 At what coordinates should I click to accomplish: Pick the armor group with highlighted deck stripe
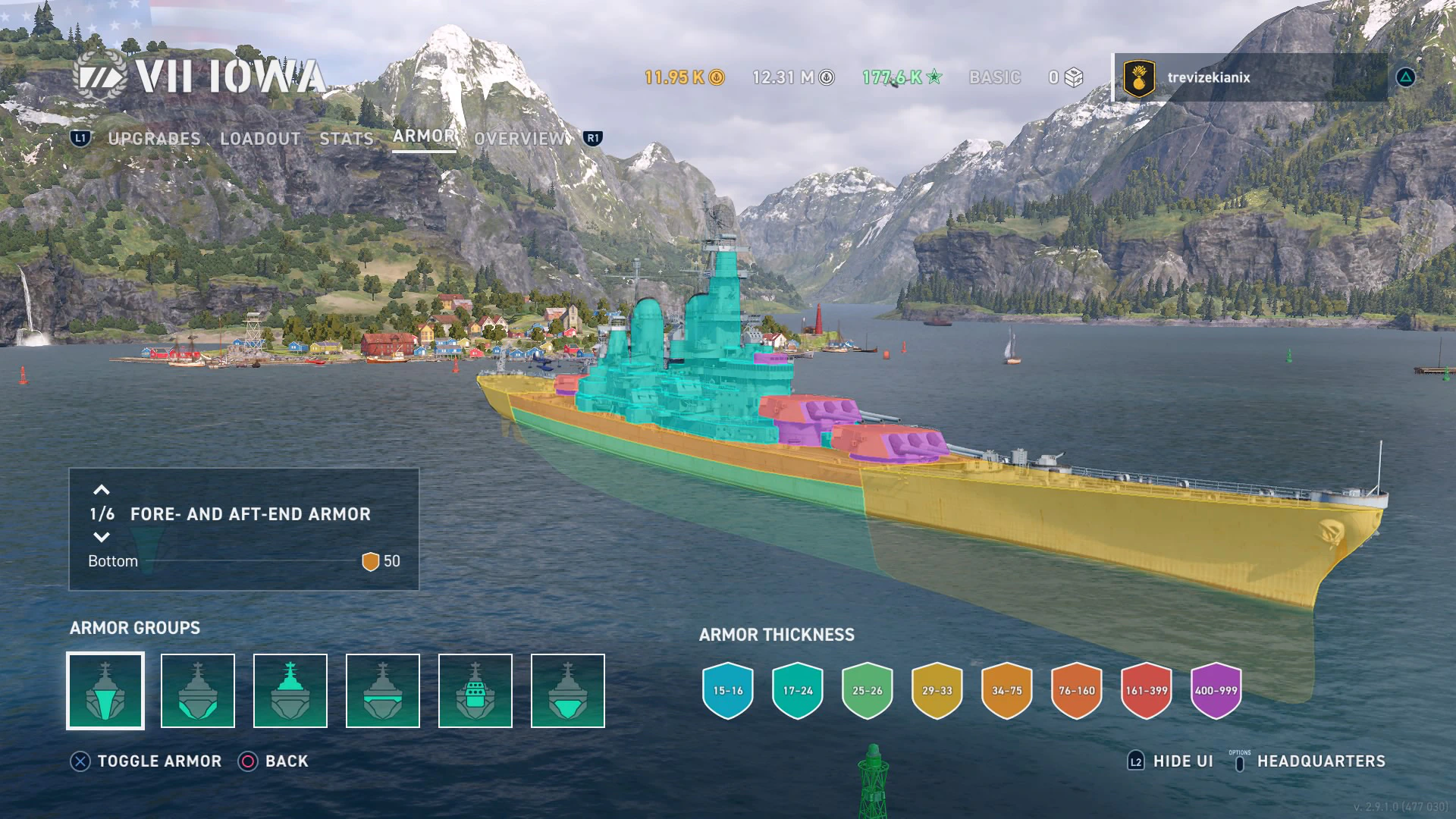coord(383,691)
